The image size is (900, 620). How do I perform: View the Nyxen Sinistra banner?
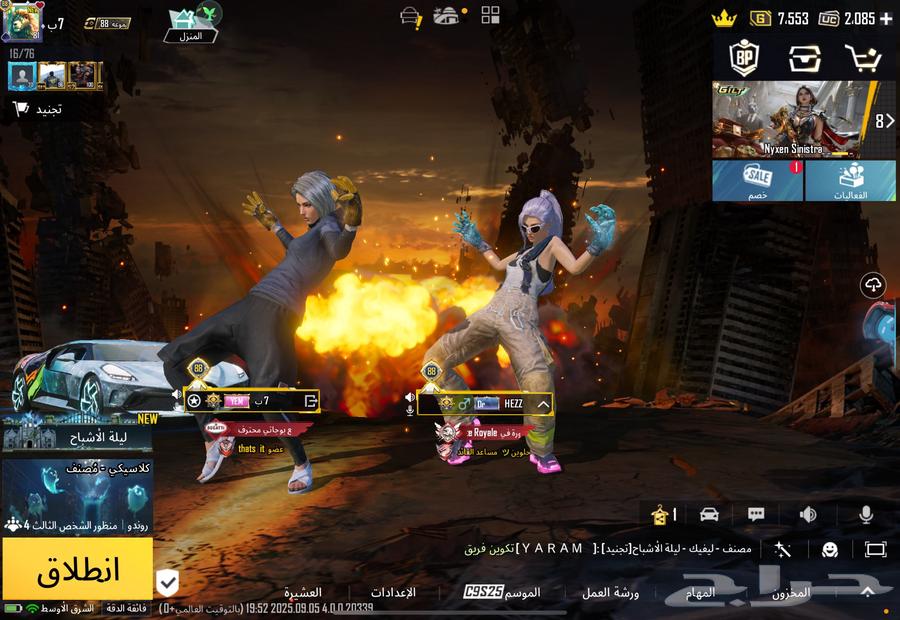(792, 120)
